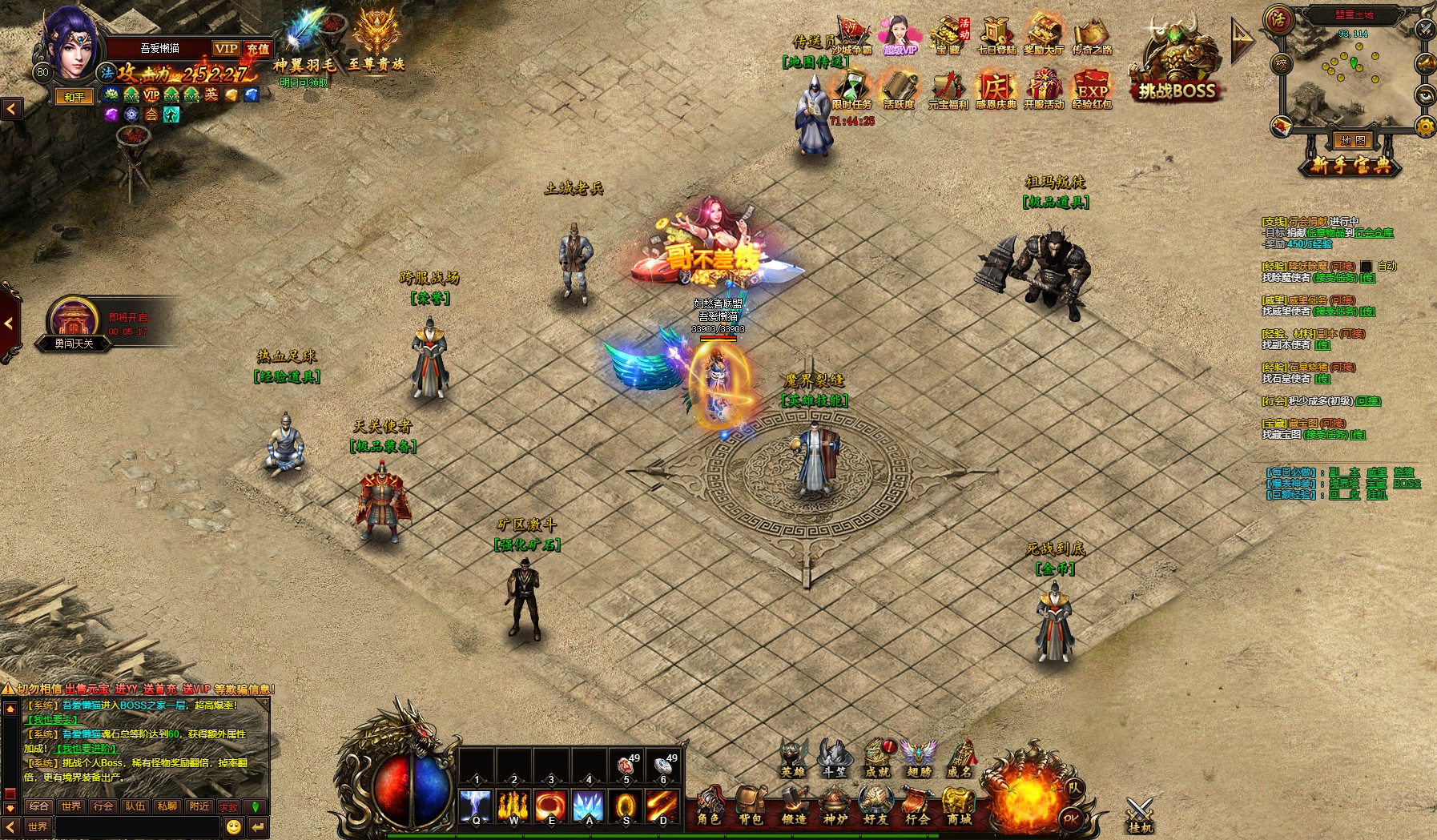This screenshot has height=840, width=1437.
Task: Cast the lightning skill on Q
Action: [476, 806]
